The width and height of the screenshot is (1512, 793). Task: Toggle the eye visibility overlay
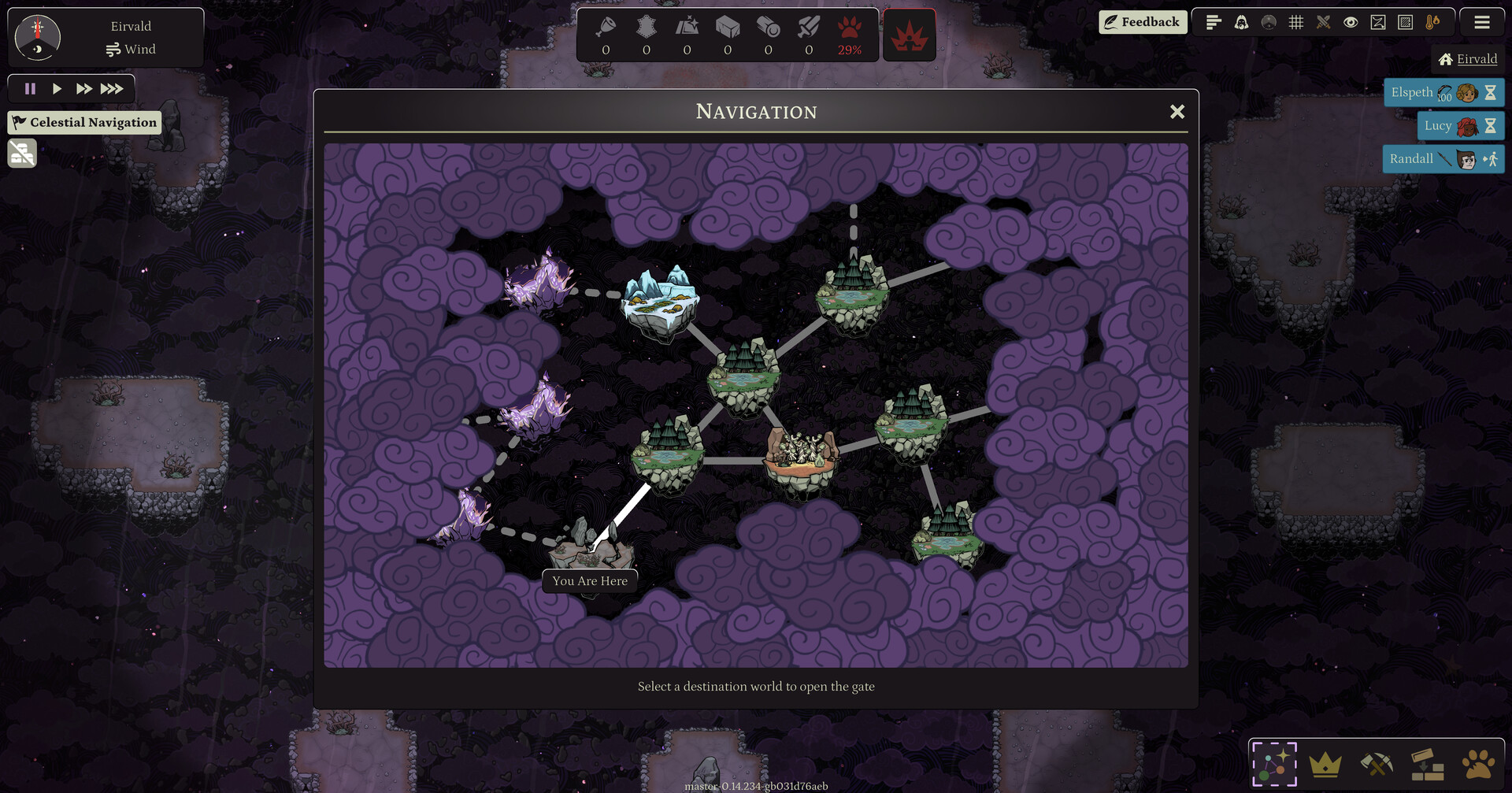tap(1351, 22)
